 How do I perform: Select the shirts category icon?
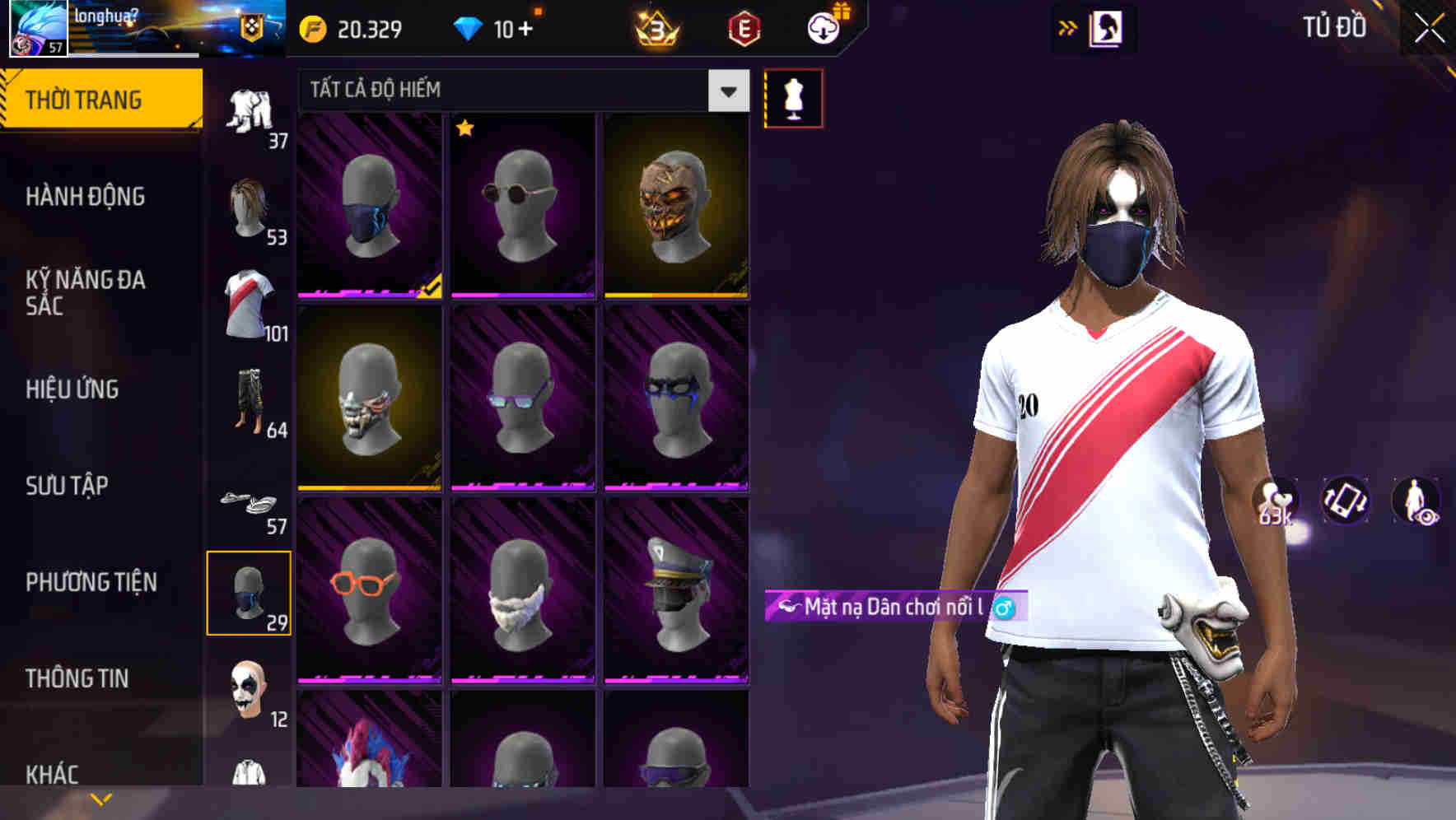tap(251, 301)
